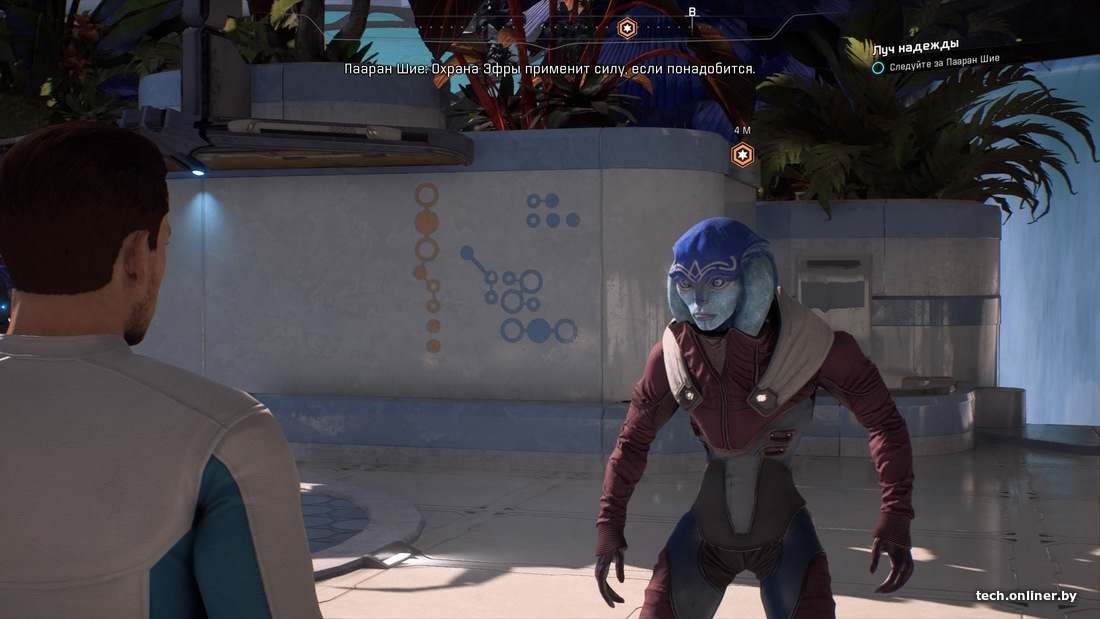Click the tech.onliner.by watermark link
1100x619 pixels.
pos(1026,596)
